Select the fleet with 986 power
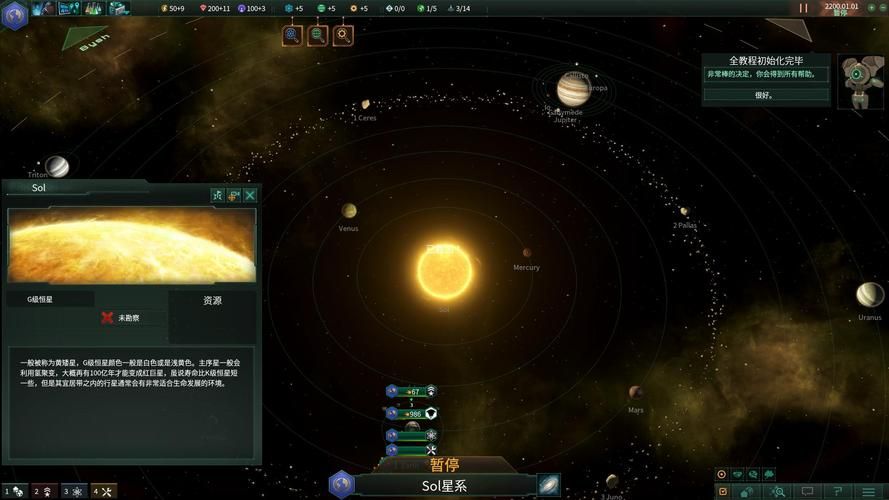 (412, 413)
